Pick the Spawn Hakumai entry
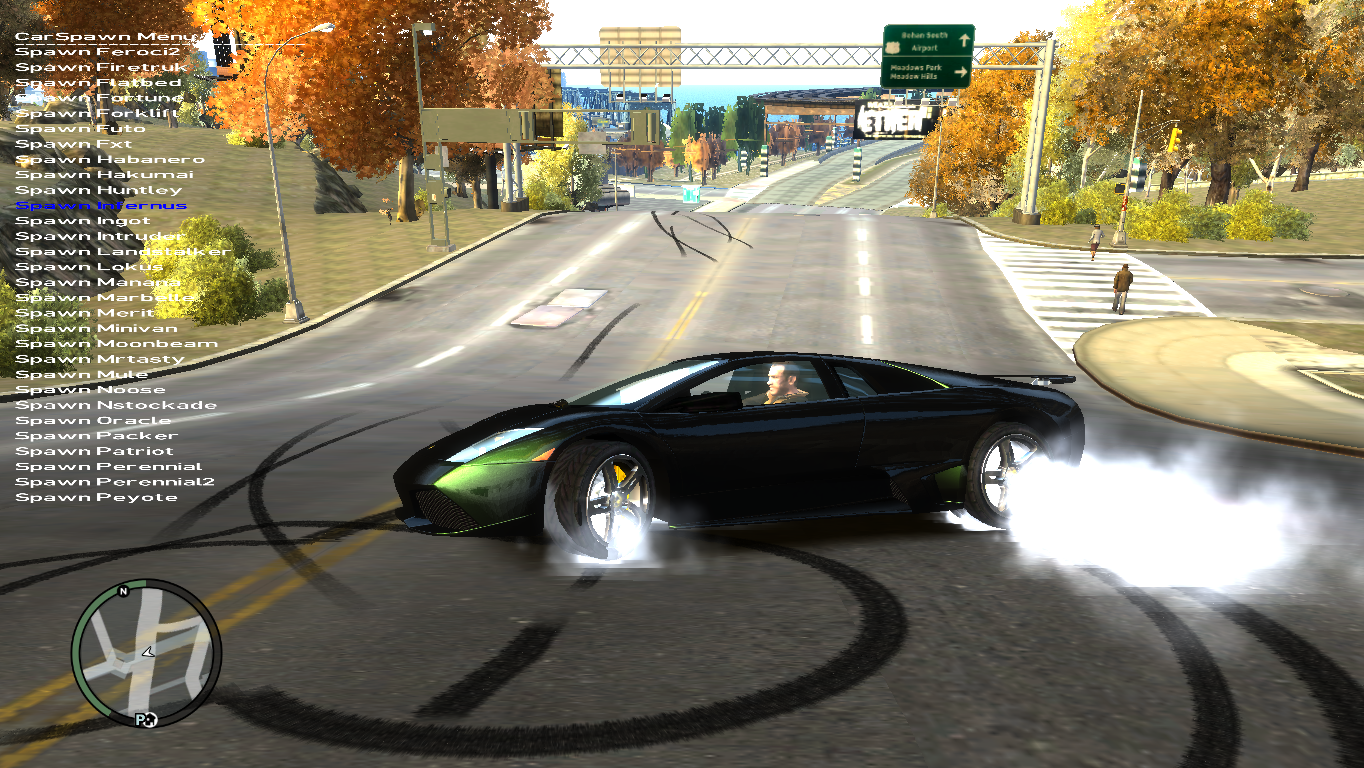 [x=105, y=175]
